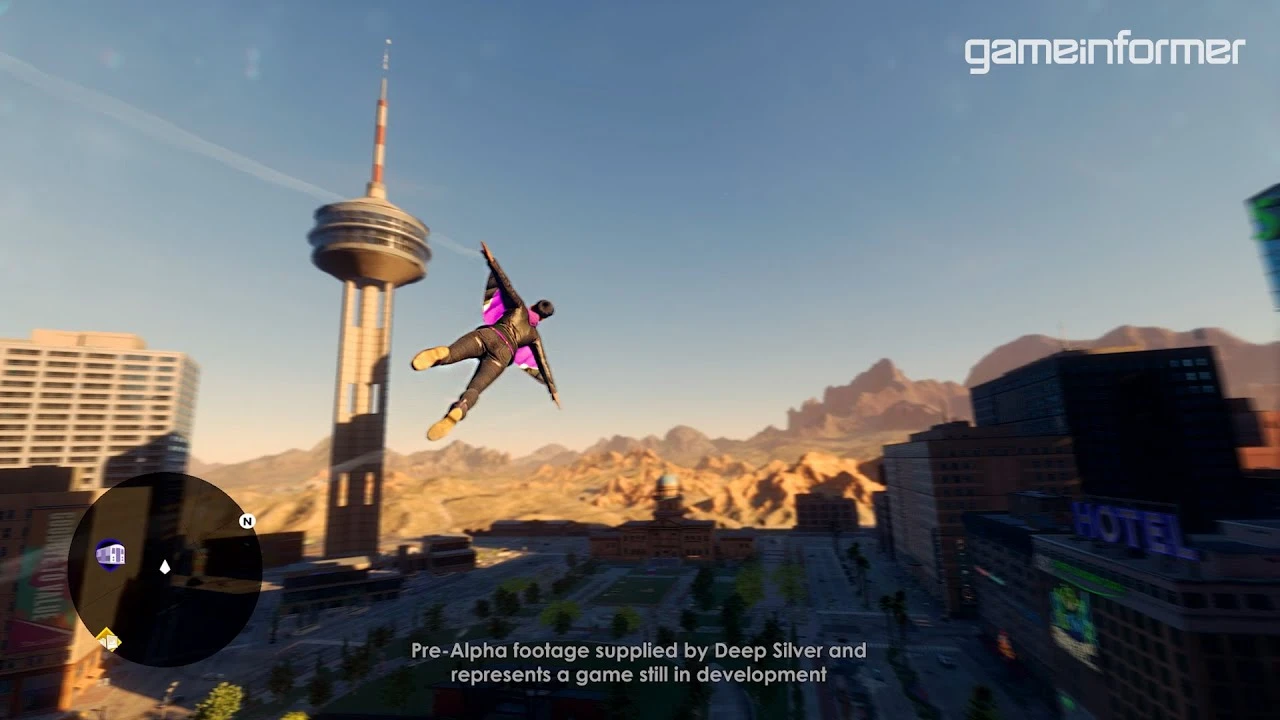Click the small paper icon inside the yellow marker
Screen dimensions: 1280x720
pos(112,641)
